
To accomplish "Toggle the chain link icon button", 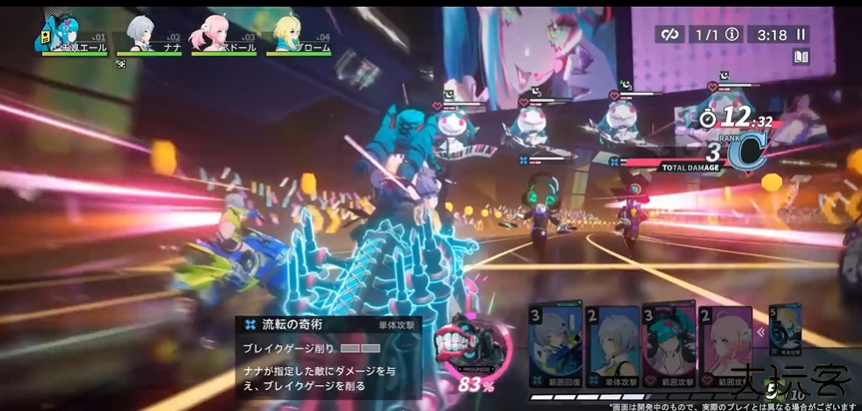I will click(x=669, y=34).
